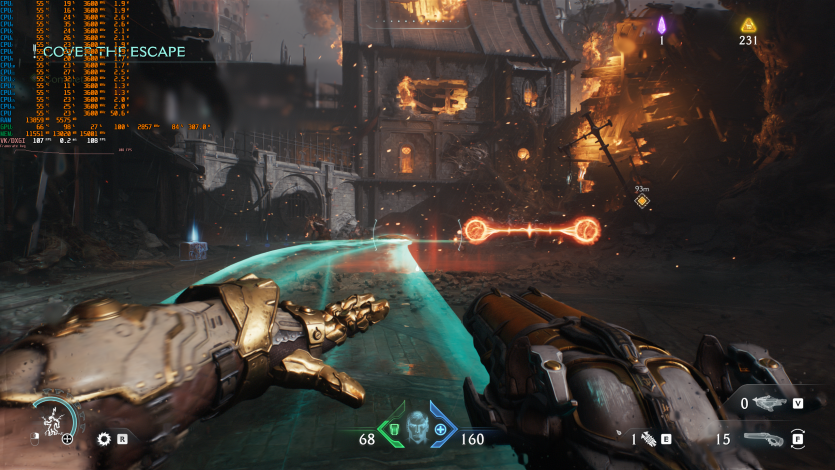
Task: Select the upper secondary weapon icon
Action: coord(768,403)
